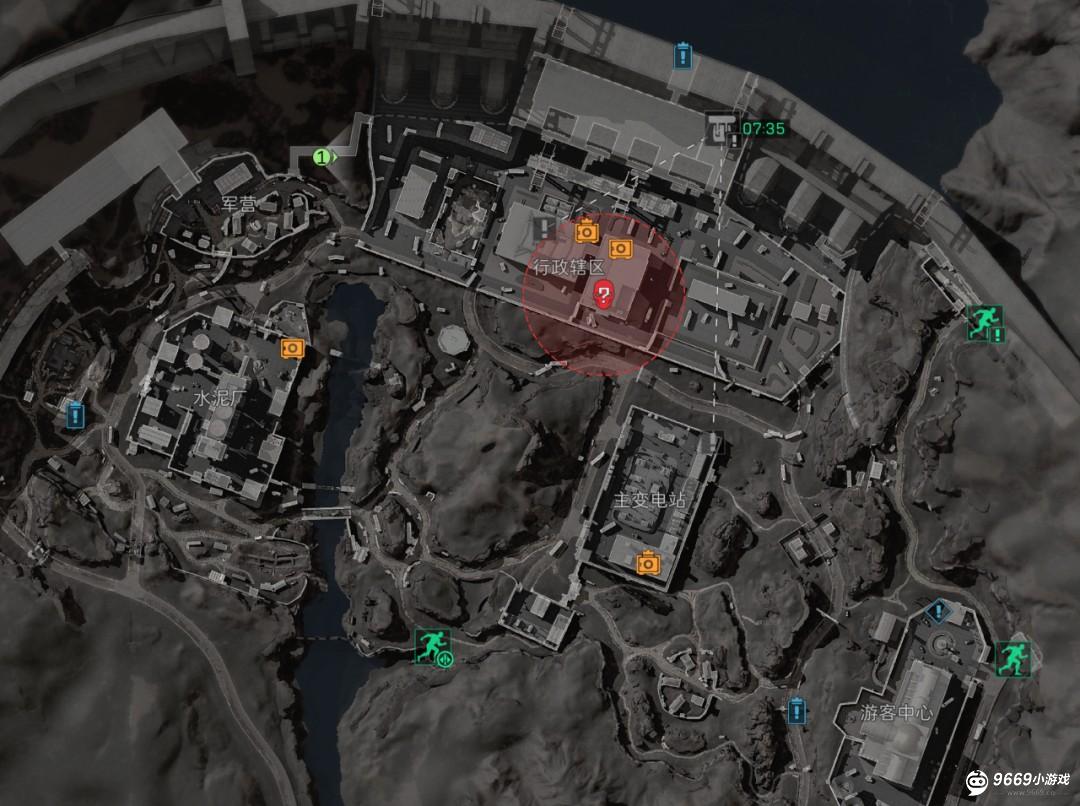The width and height of the screenshot is (1080, 806).
Task: Select the blue exclamation marker left of 游客中心
Action: (796, 711)
